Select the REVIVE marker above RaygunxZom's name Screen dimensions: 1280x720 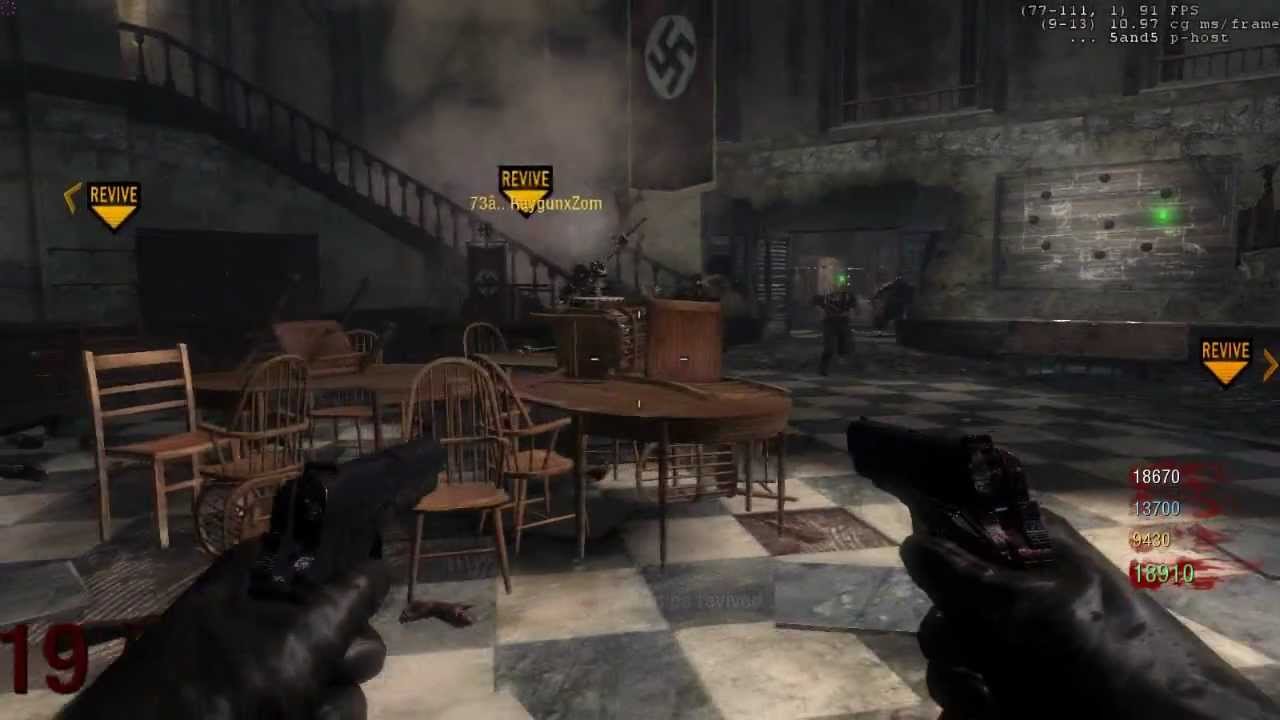(x=525, y=185)
